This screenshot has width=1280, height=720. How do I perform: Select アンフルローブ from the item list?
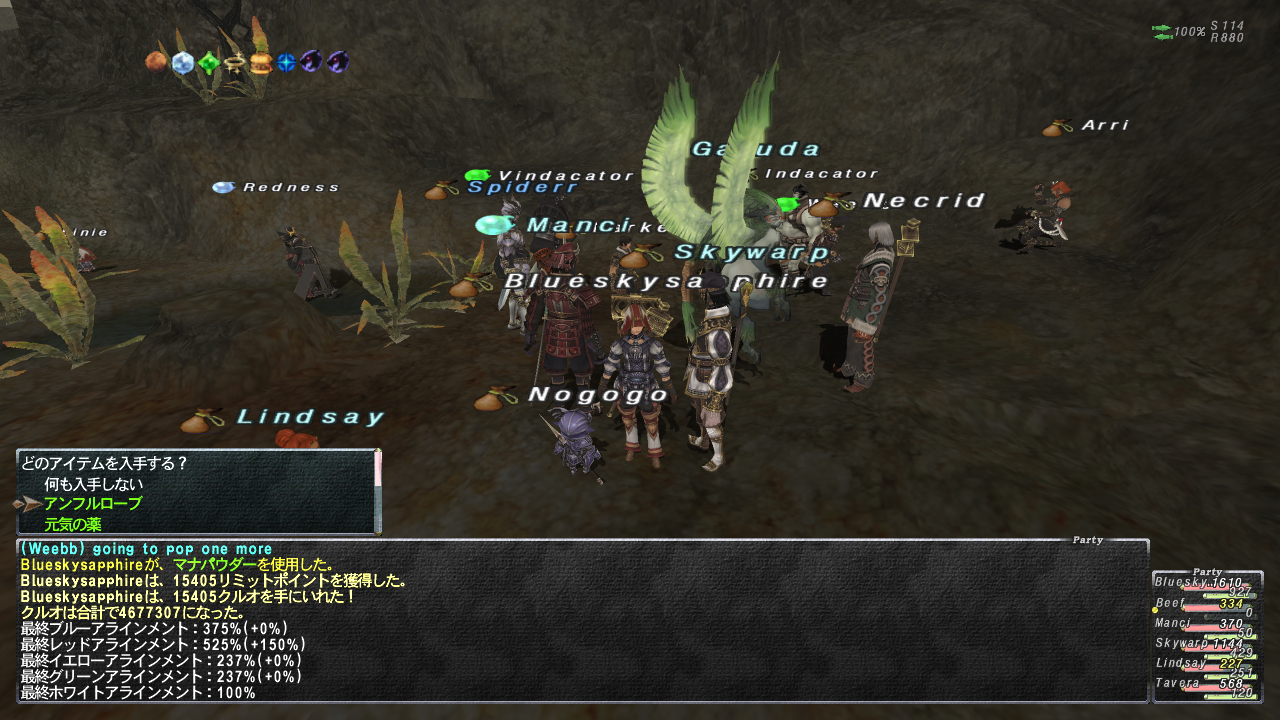[x=92, y=504]
